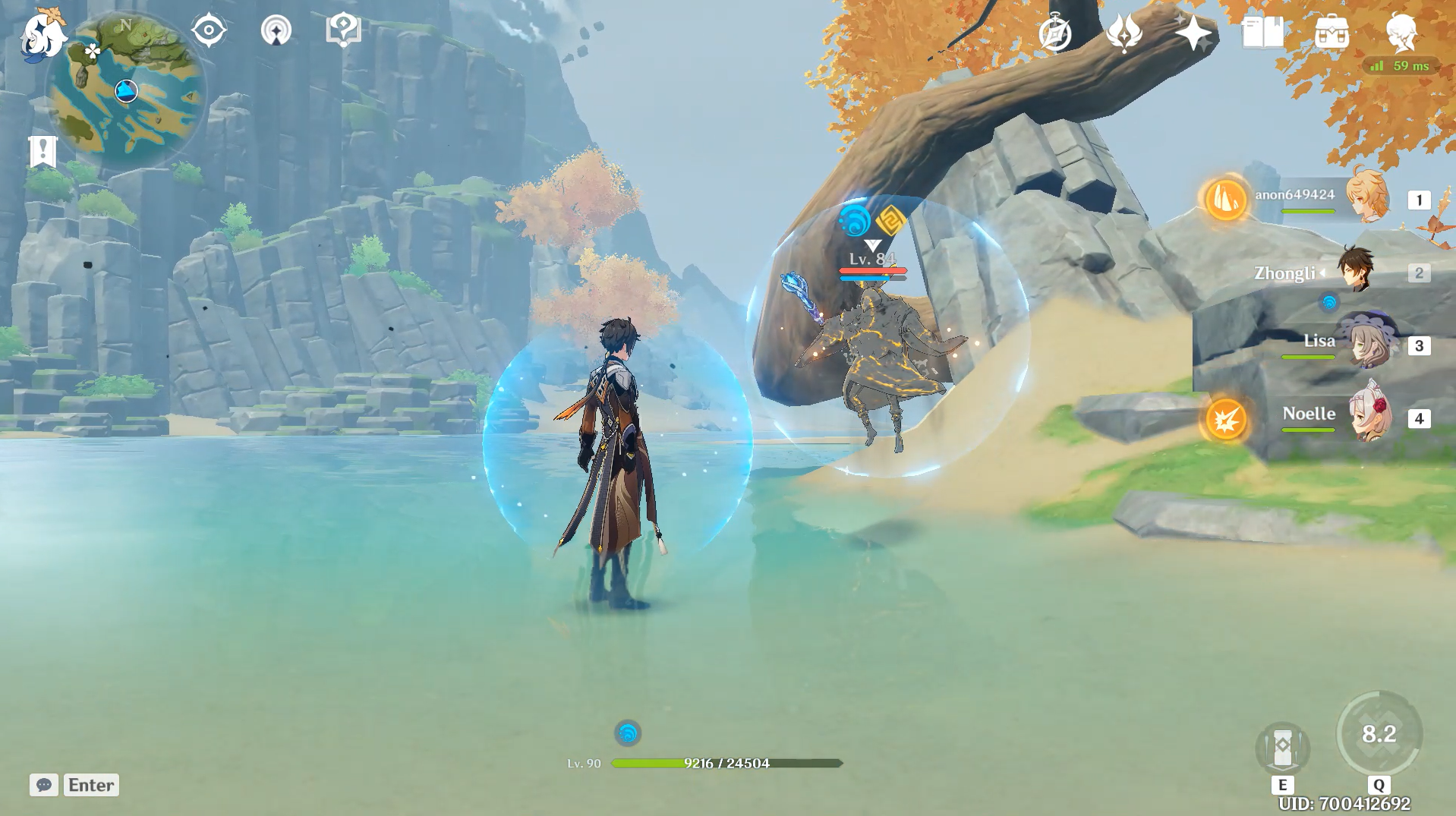Open the Character screen icon

pos(1401,32)
